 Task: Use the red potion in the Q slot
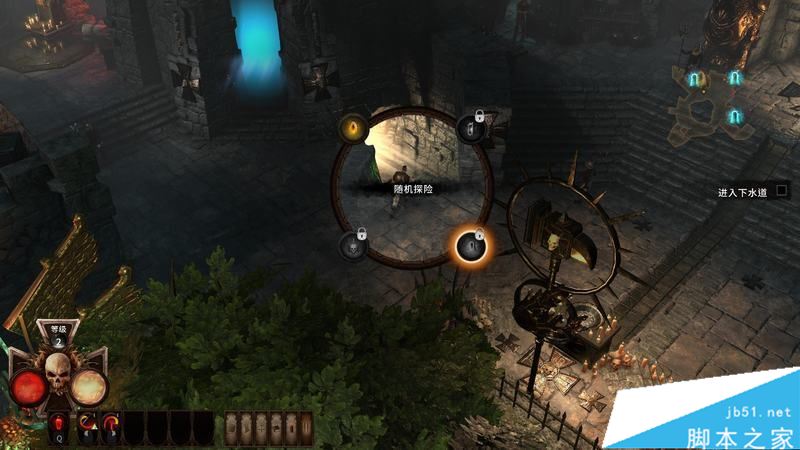coord(58,428)
